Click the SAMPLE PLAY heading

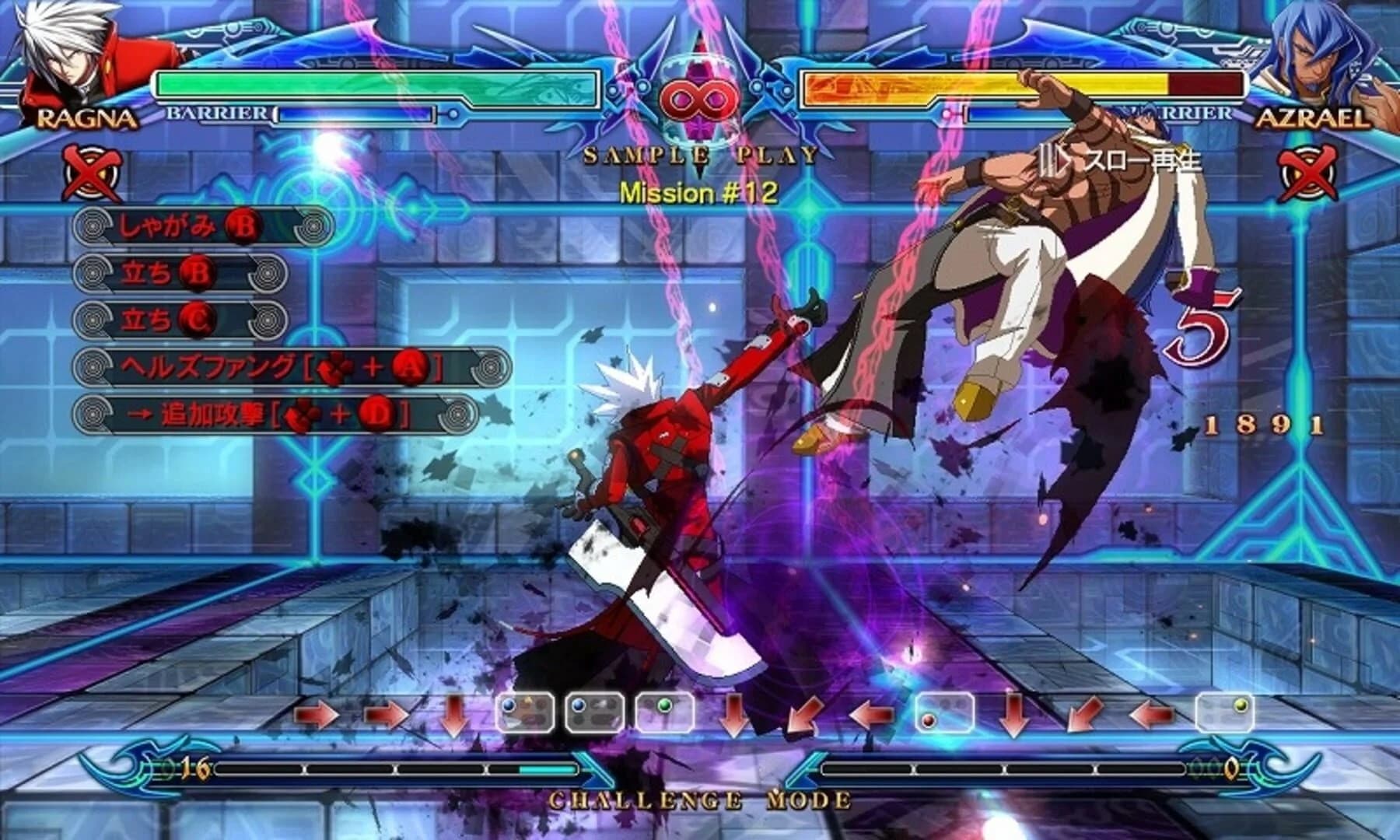tap(698, 155)
